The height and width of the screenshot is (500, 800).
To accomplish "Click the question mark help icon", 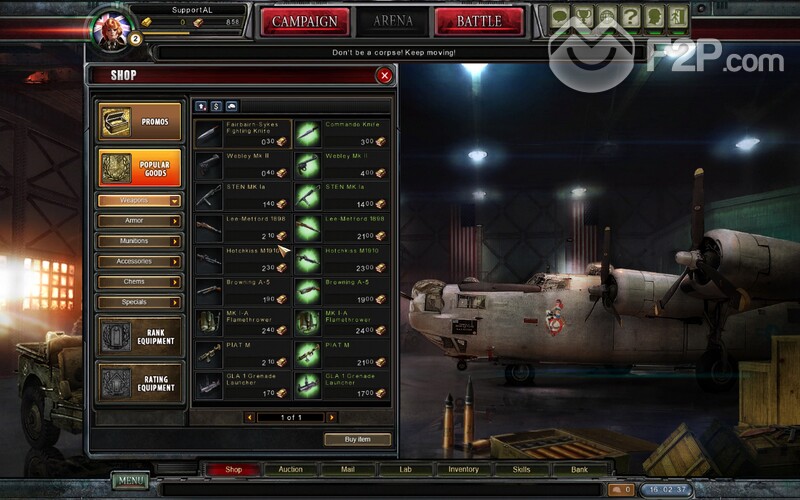I will pyautogui.click(x=630, y=17).
